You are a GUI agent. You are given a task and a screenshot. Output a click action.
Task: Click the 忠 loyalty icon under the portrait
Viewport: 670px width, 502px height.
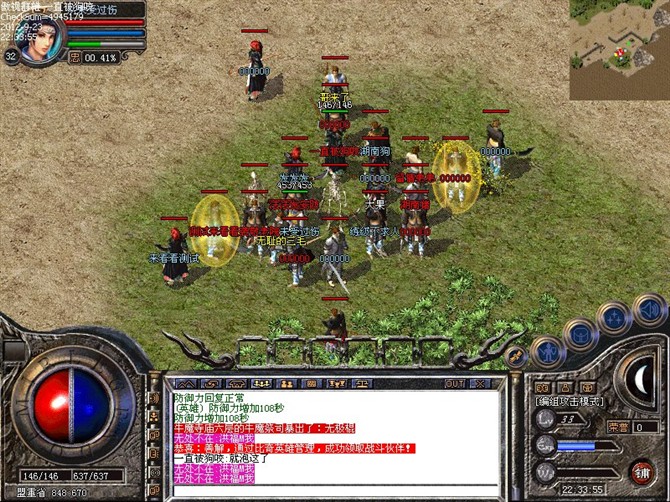[73, 57]
